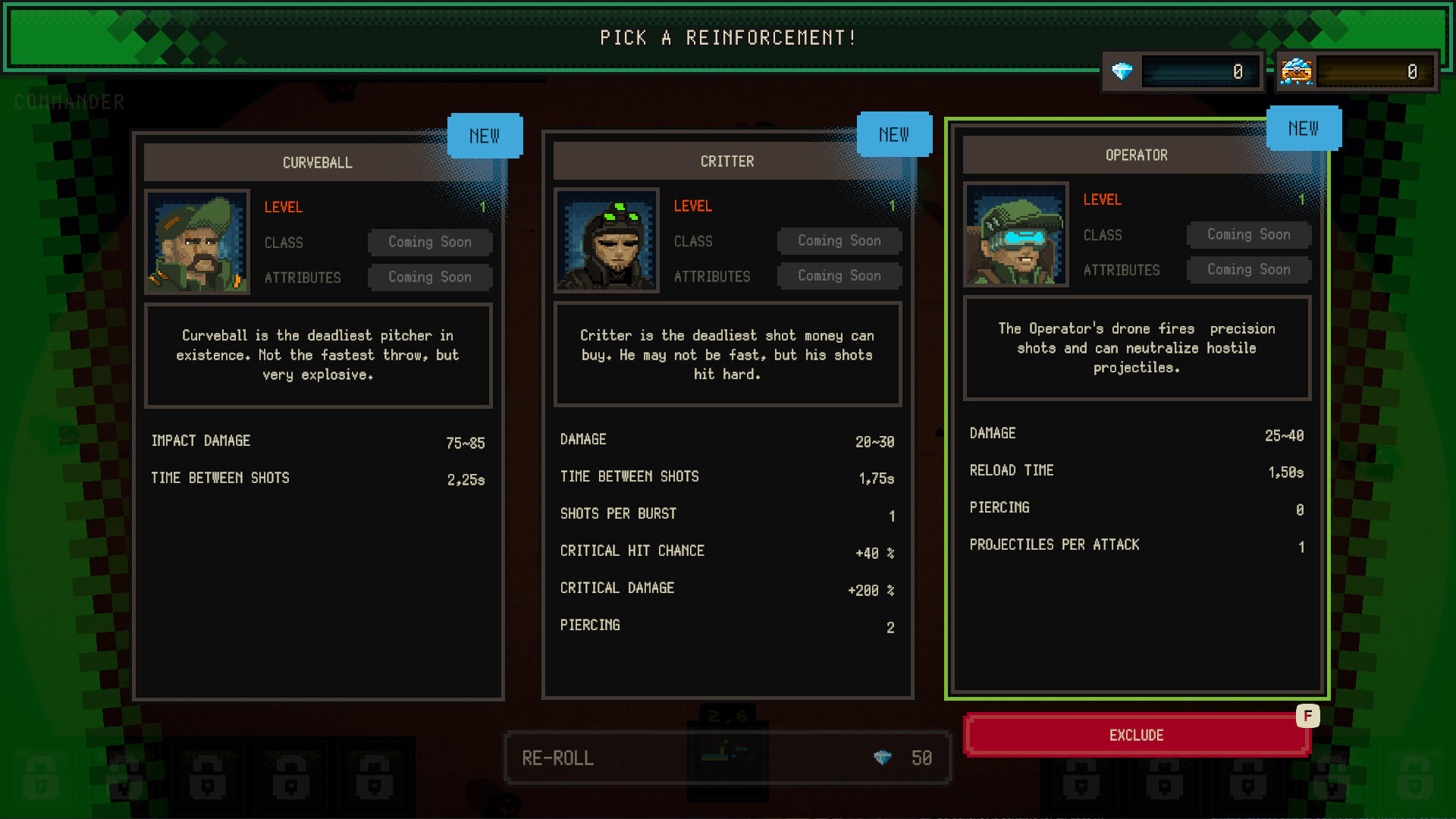The image size is (1456, 819).
Task: Open the Coming Soon ATTRIBUTES dropdown for Critter
Action: point(839,275)
